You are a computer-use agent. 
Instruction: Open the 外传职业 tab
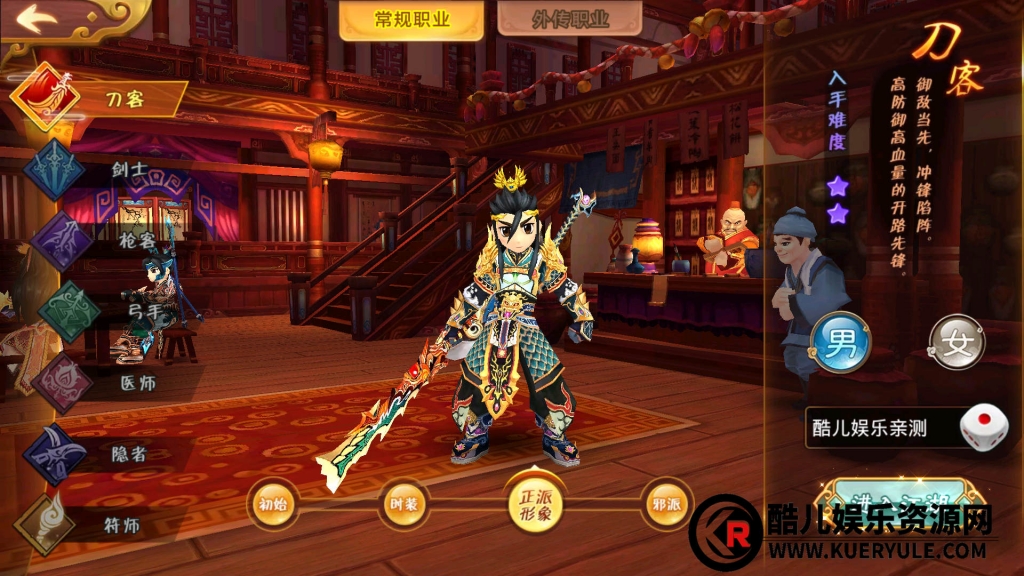point(570,20)
